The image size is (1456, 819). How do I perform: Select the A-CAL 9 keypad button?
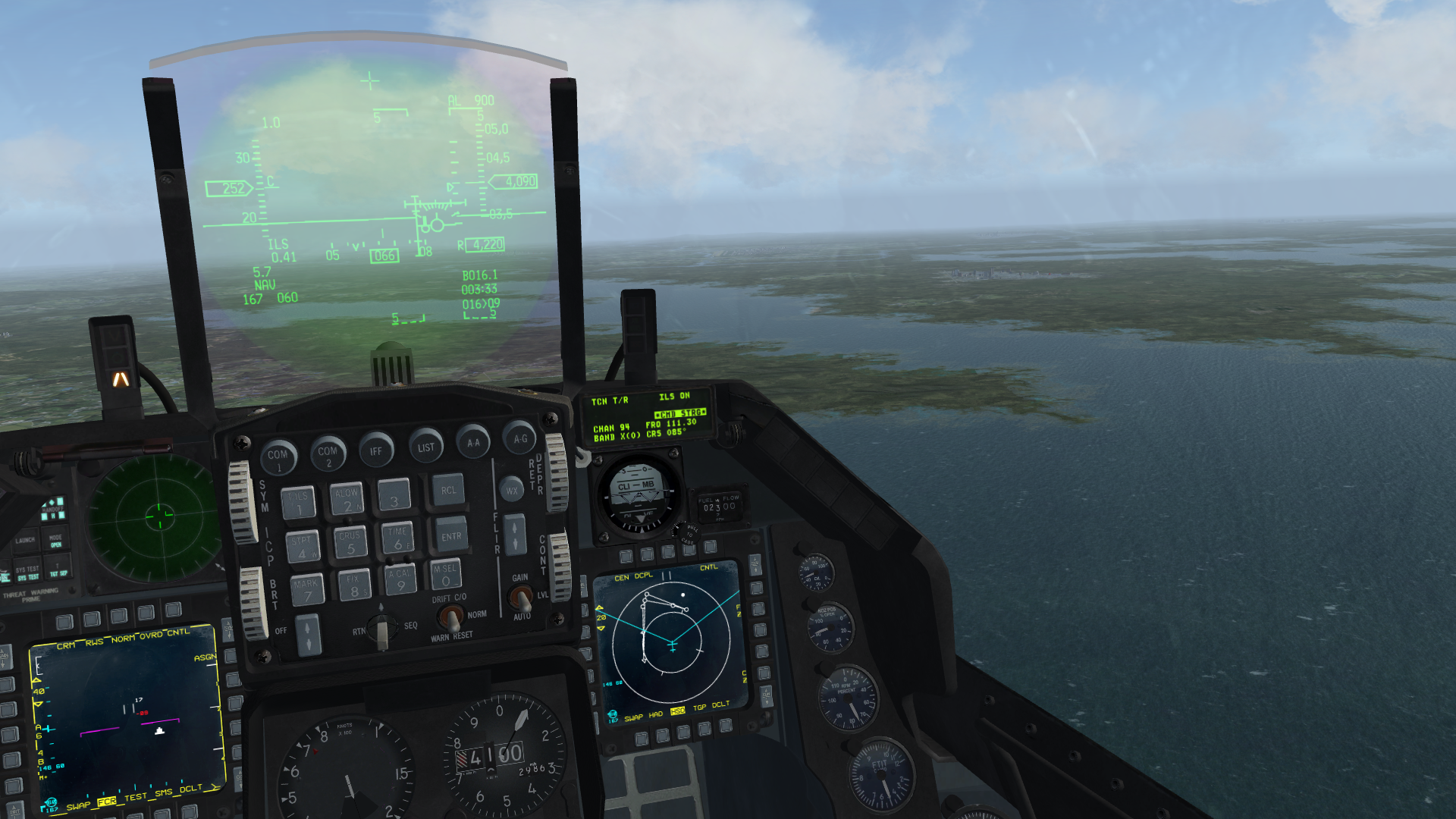click(401, 579)
